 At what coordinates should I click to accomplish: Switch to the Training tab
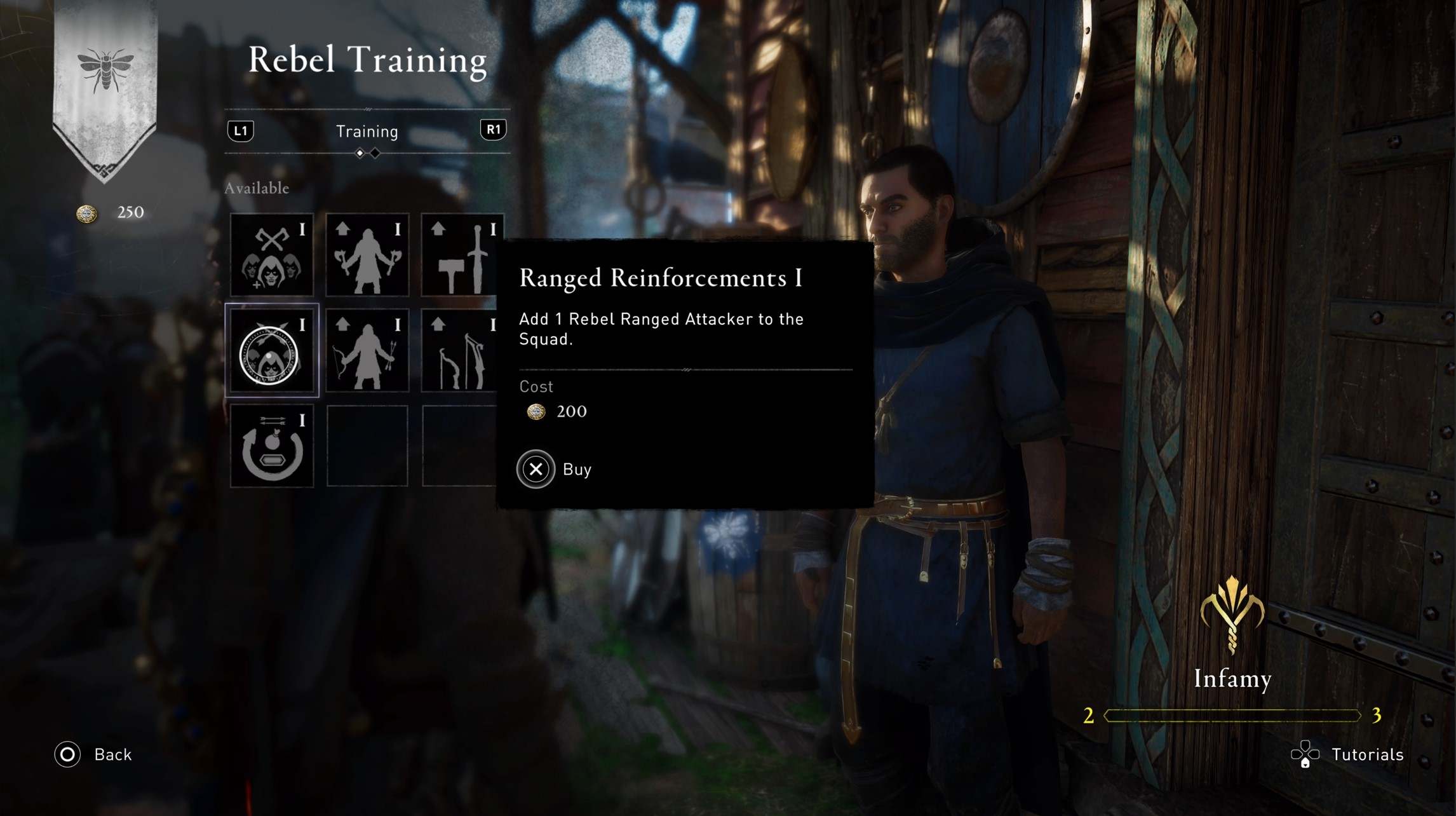(x=367, y=132)
